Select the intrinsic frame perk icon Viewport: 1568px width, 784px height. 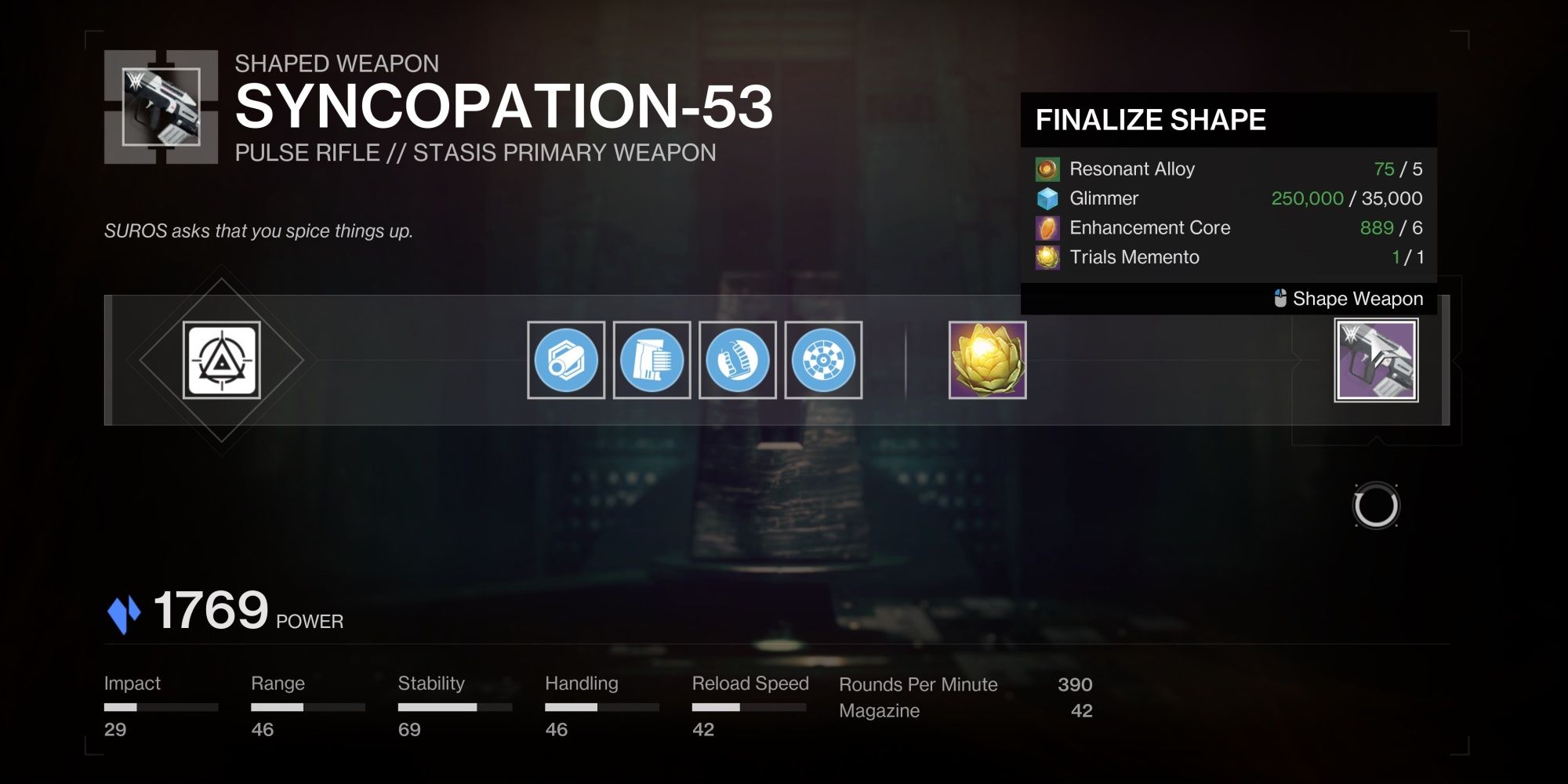pos(223,361)
